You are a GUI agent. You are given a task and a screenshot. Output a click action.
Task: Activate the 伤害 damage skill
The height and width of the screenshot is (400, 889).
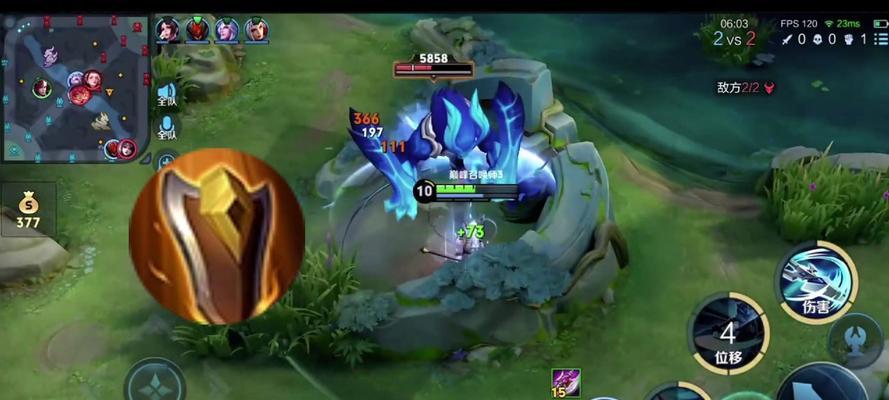tap(816, 282)
